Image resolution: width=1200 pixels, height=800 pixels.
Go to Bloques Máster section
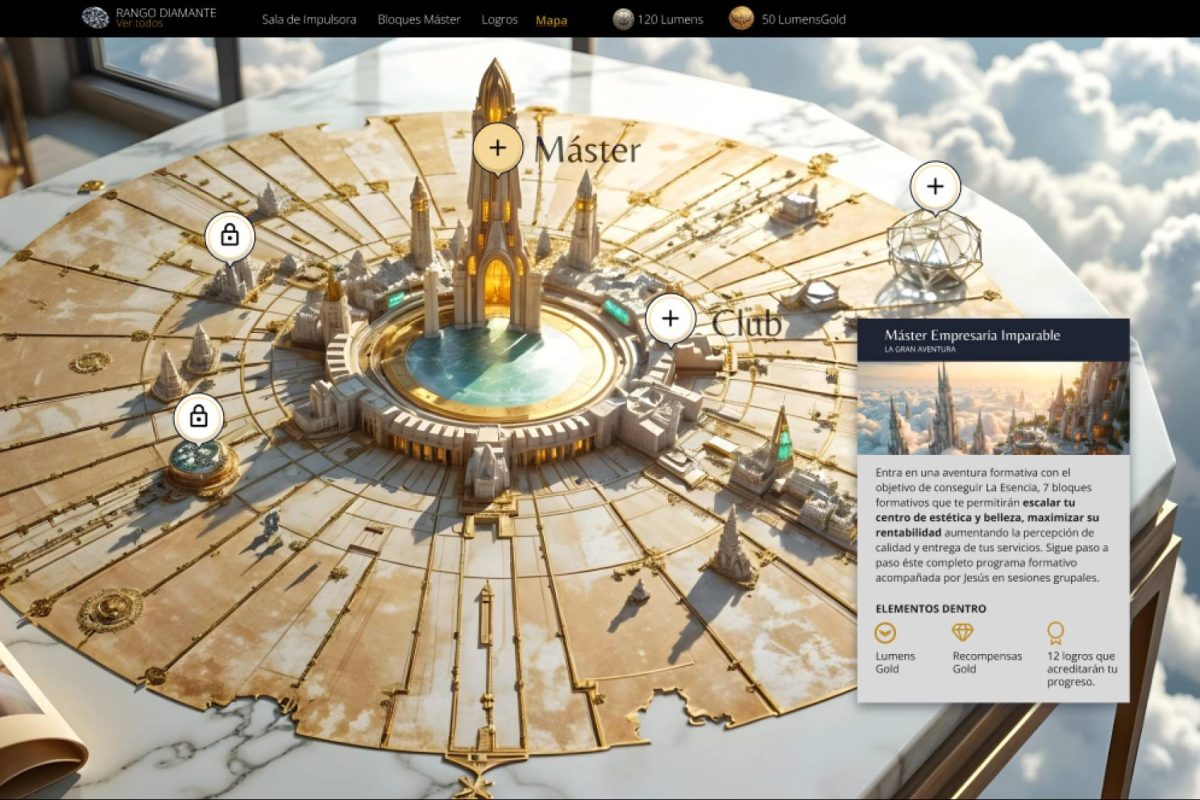pyautogui.click(x=419, y=19)
